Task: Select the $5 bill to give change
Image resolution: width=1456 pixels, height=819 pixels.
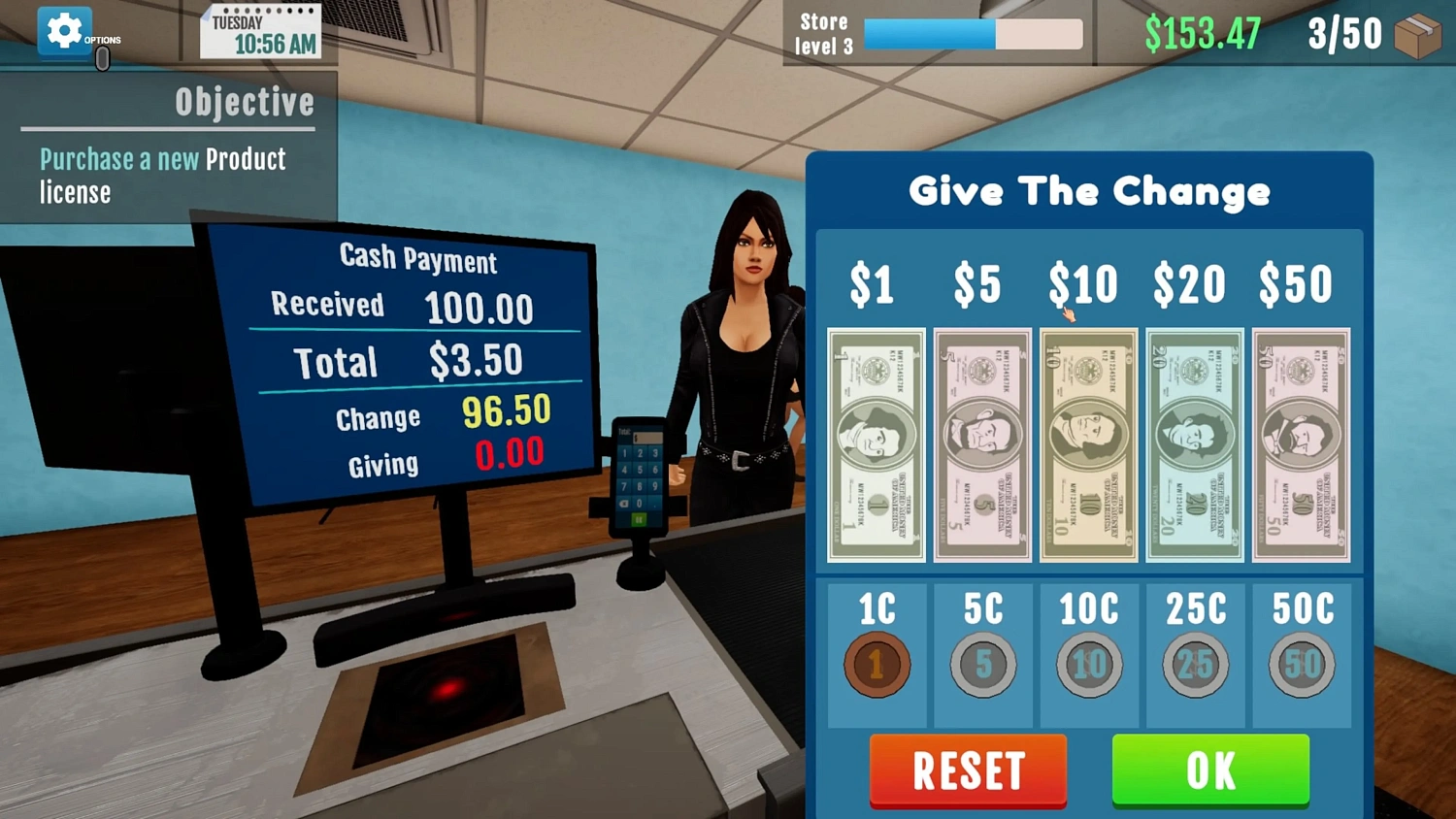Action: (981, 444)
